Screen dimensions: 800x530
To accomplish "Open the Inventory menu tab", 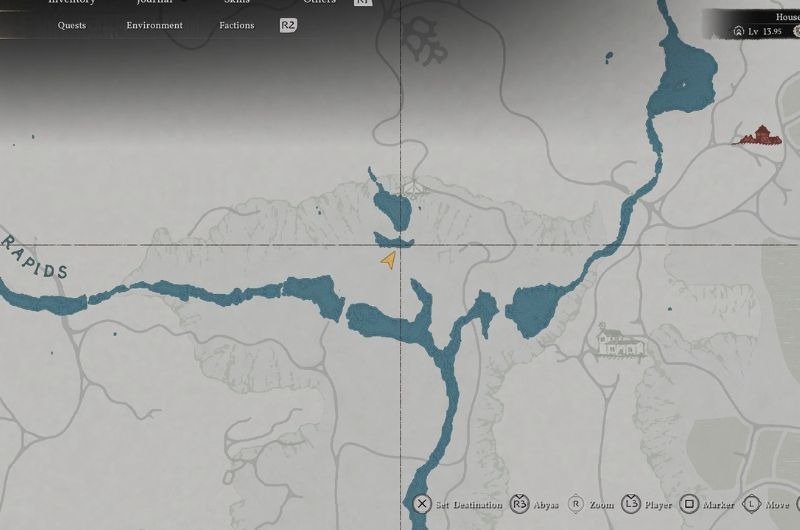I will (x=72, y=3).
